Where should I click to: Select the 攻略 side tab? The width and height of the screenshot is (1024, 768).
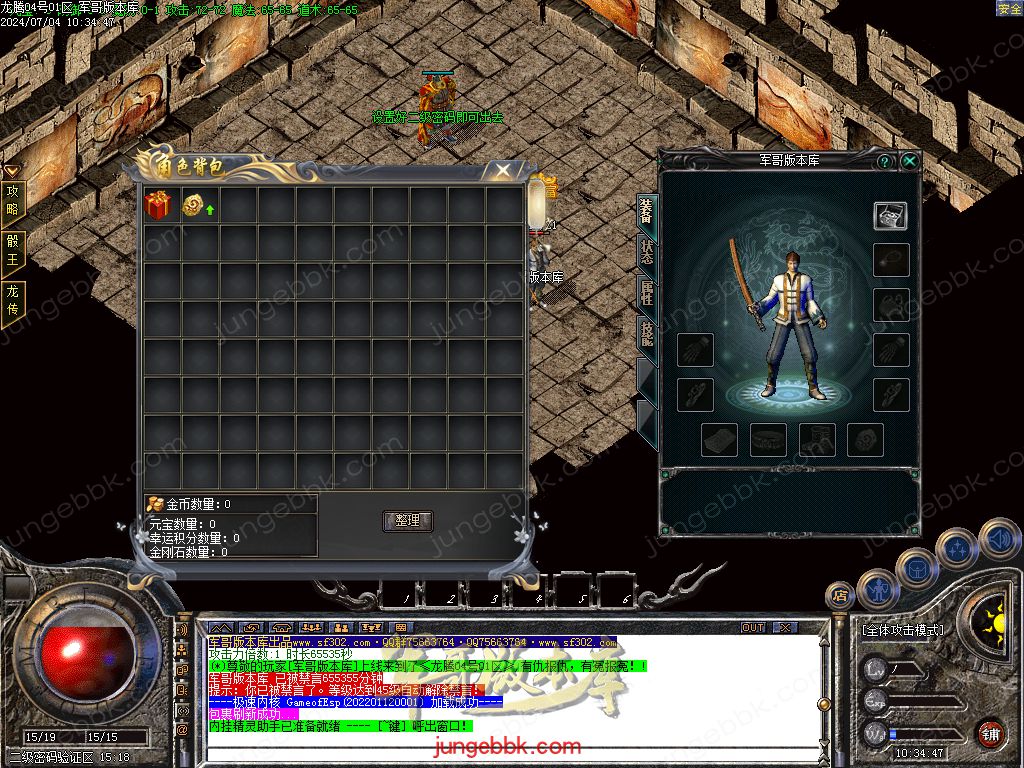click(x=13, y=200)
